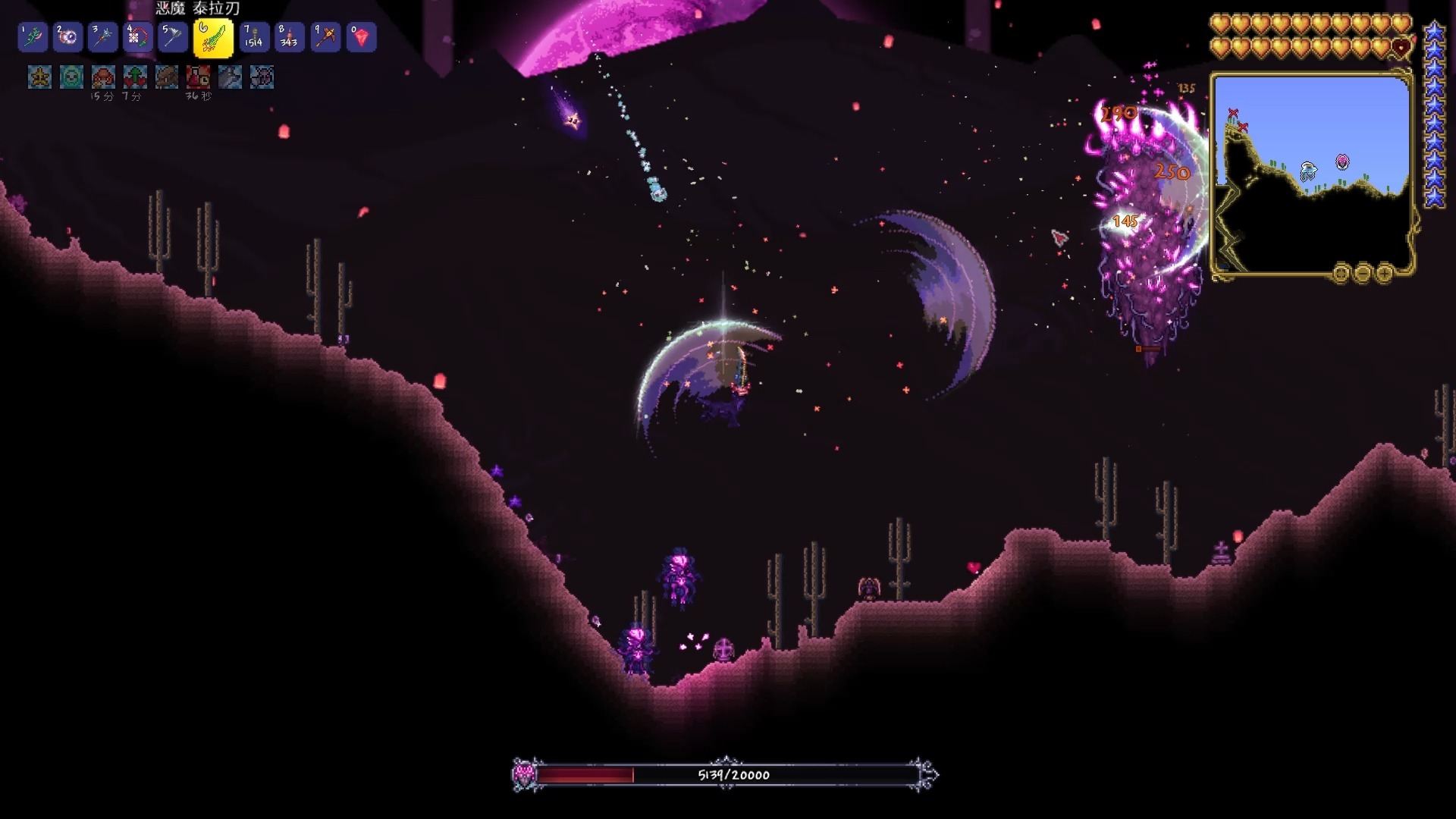Reset the minimap zoom with leftmost round button

[x=1341, y=272]
